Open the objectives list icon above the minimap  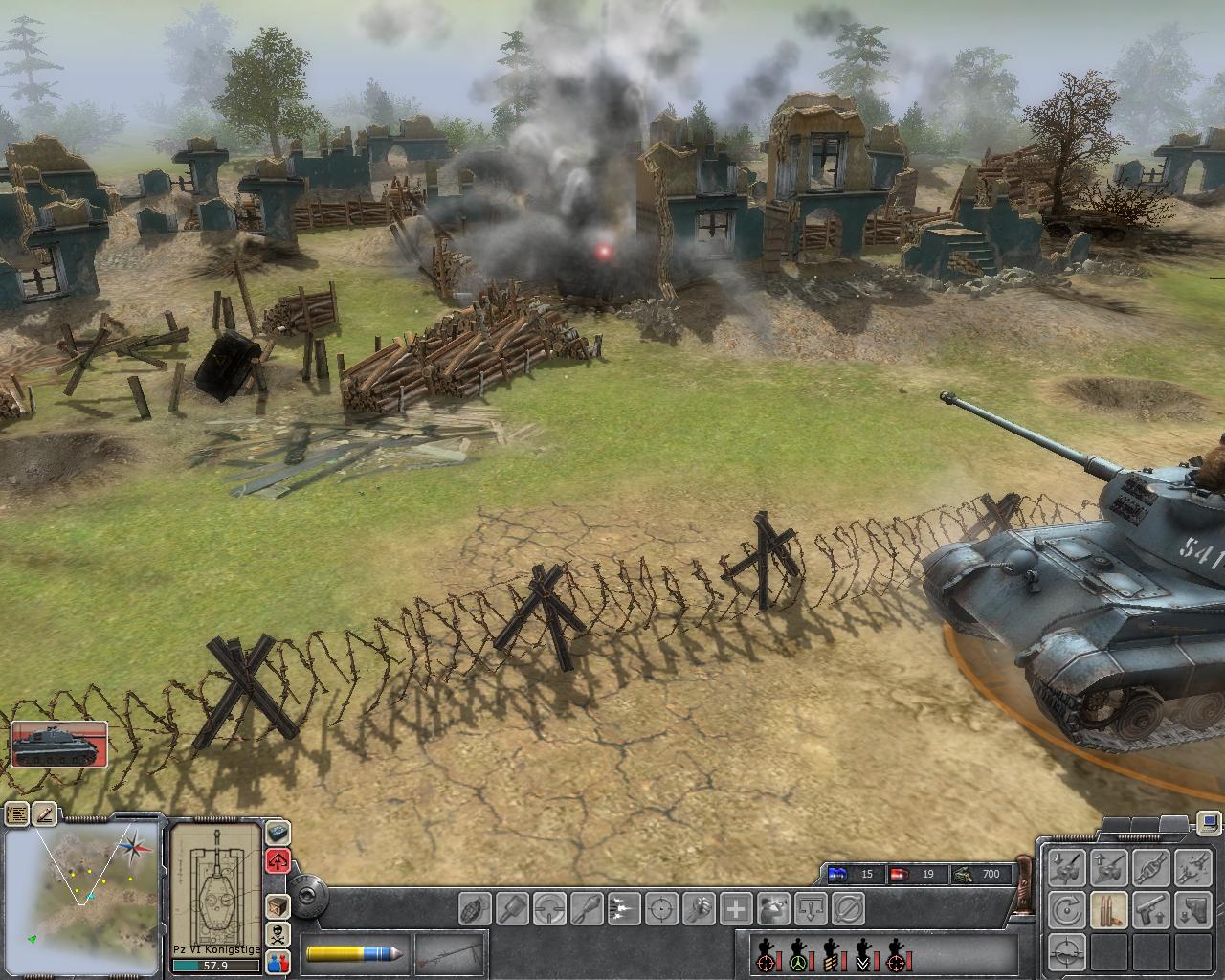17,813
